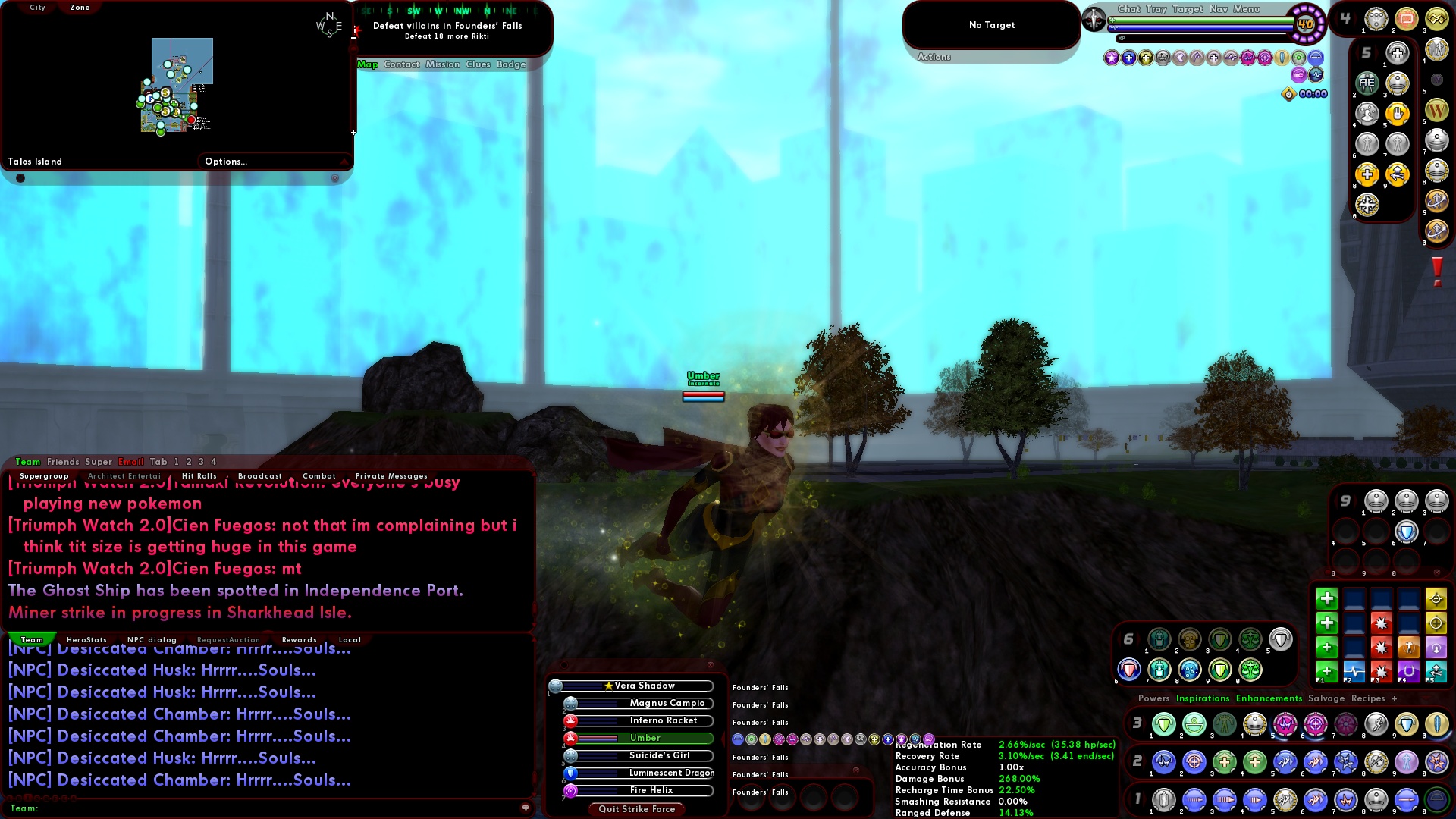Viewport: 1456px width, 819px height.
Task: Click the mission timer stopwatch icon
Action: click(1288, 93)
